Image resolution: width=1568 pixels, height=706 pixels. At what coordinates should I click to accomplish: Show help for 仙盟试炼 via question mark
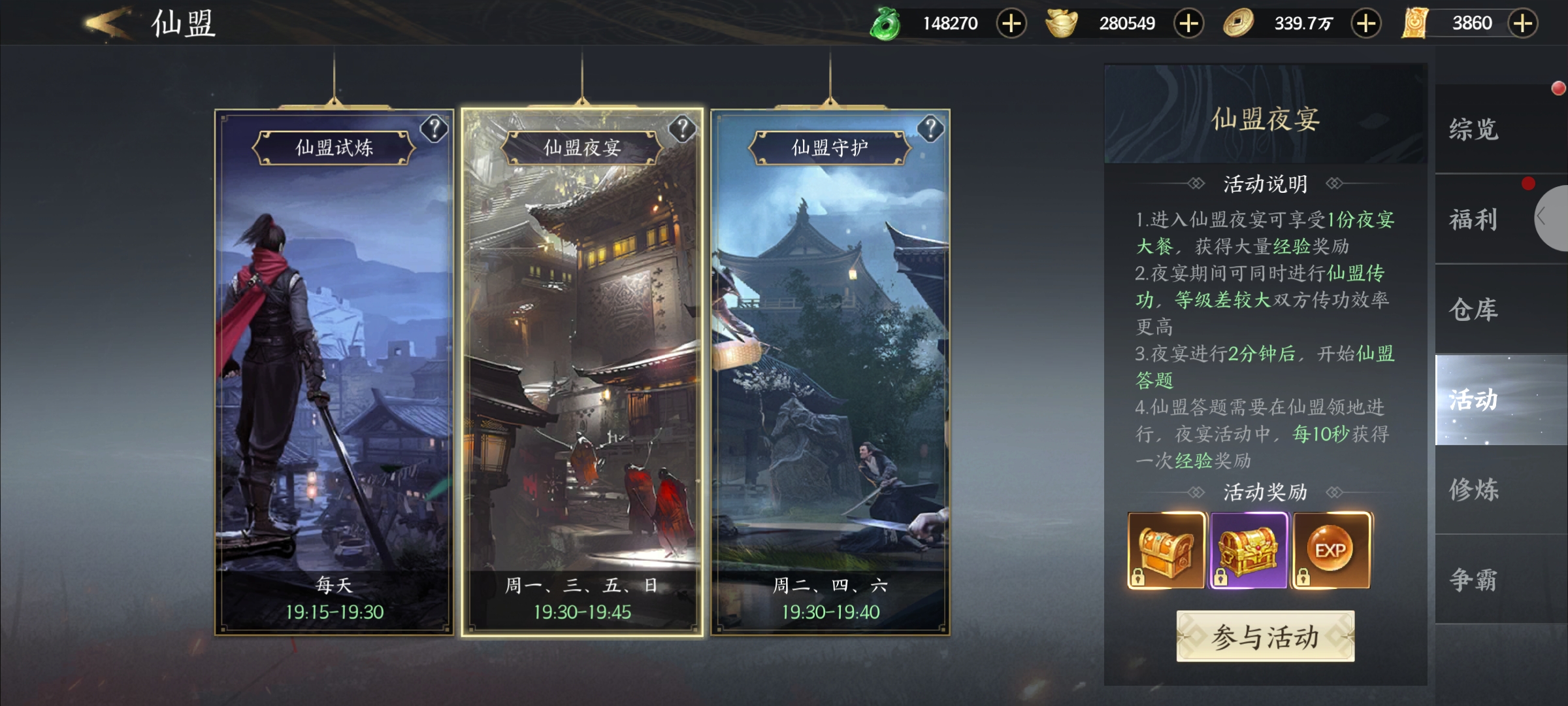click(434, 129)
